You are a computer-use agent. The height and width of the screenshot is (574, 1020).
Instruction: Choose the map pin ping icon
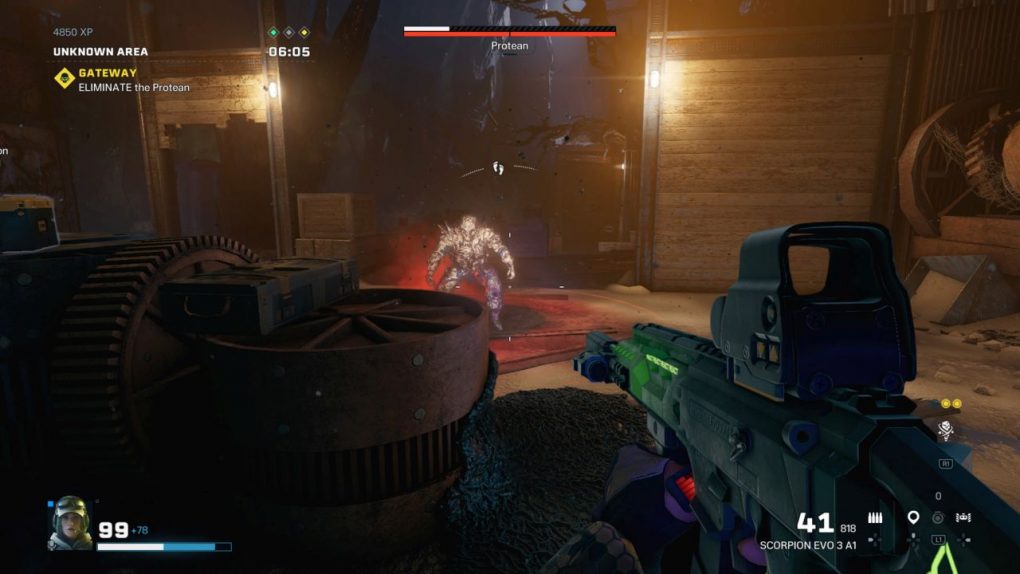[913, 518]
